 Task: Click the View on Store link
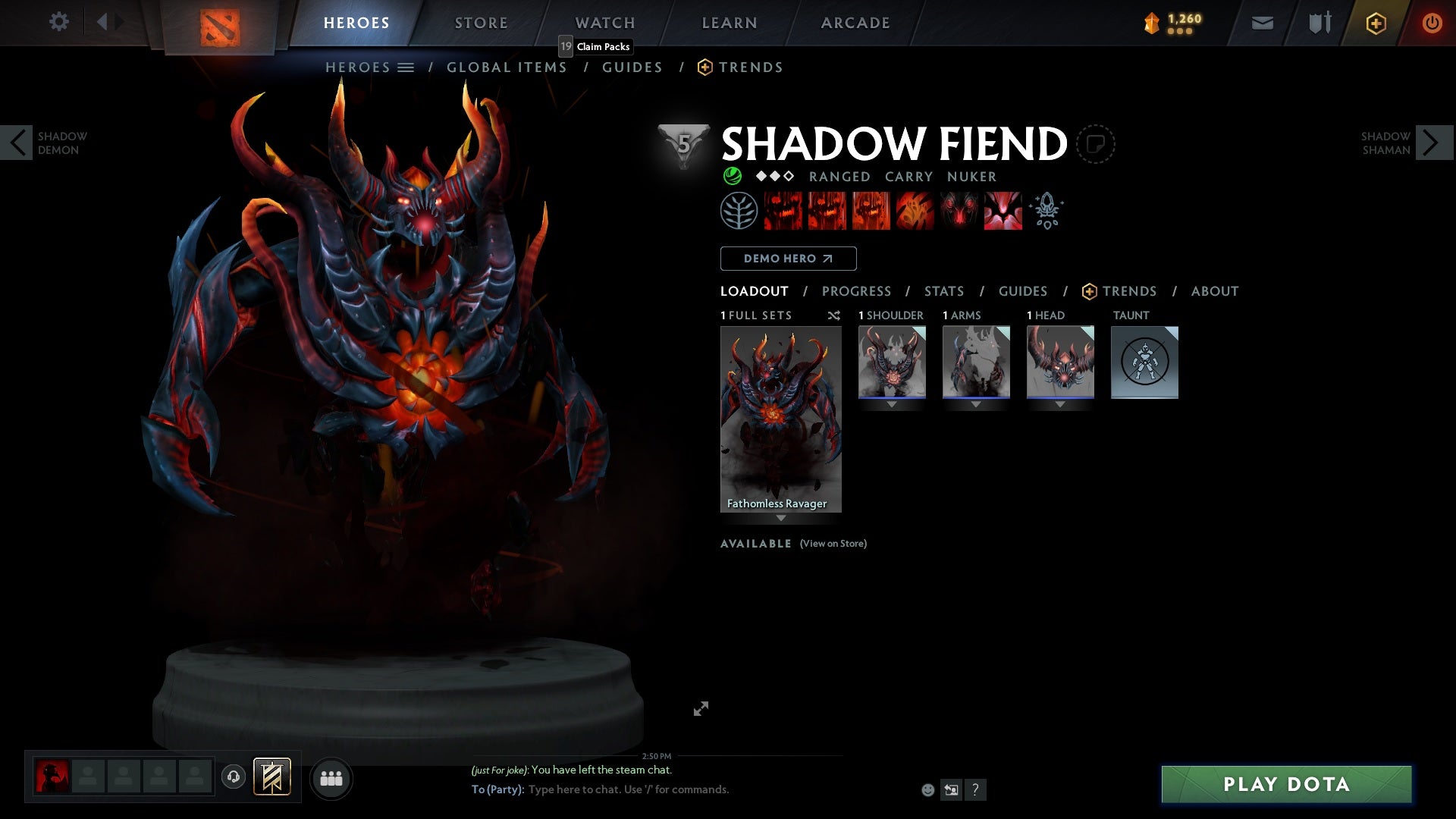(833, 544)
